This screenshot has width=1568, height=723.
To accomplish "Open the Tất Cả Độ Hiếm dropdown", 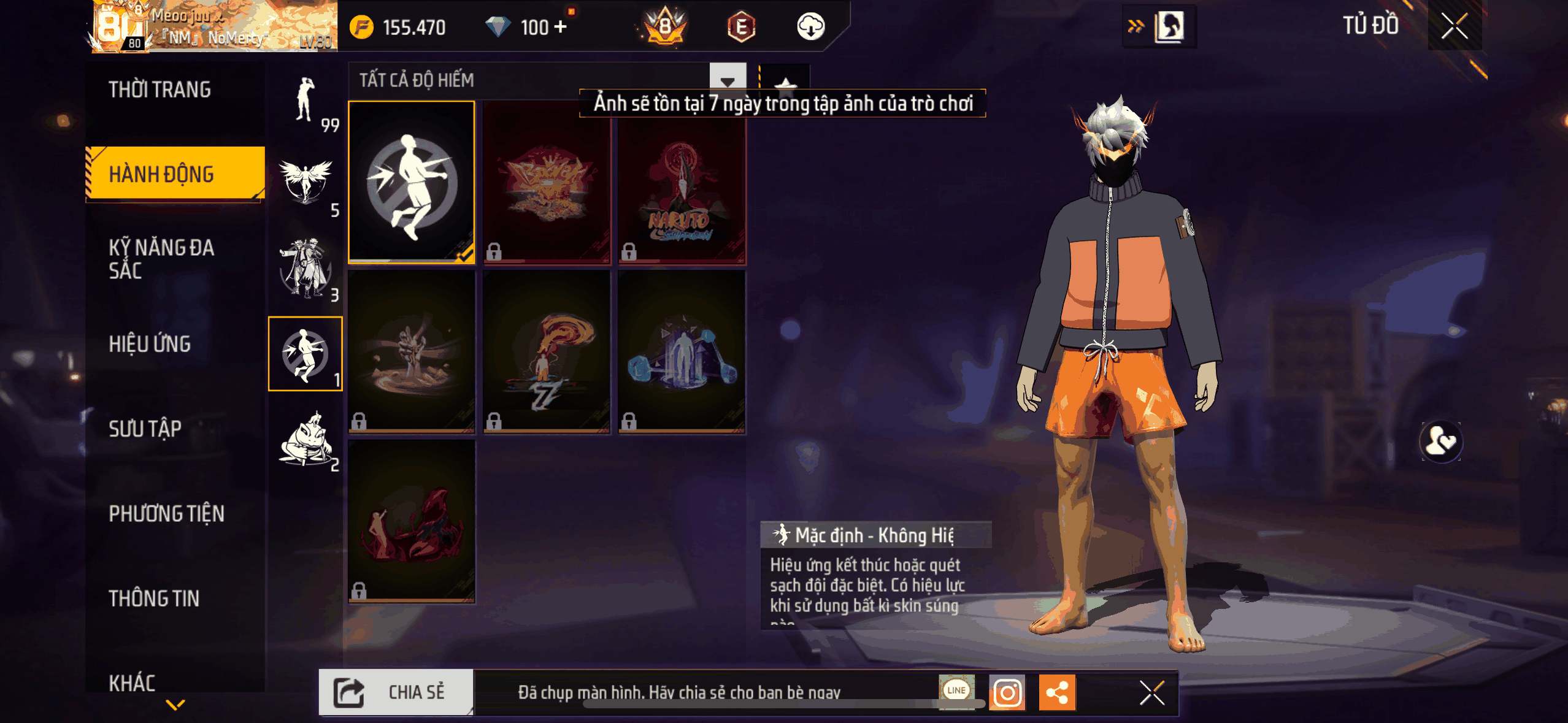I will pos(728,80).
